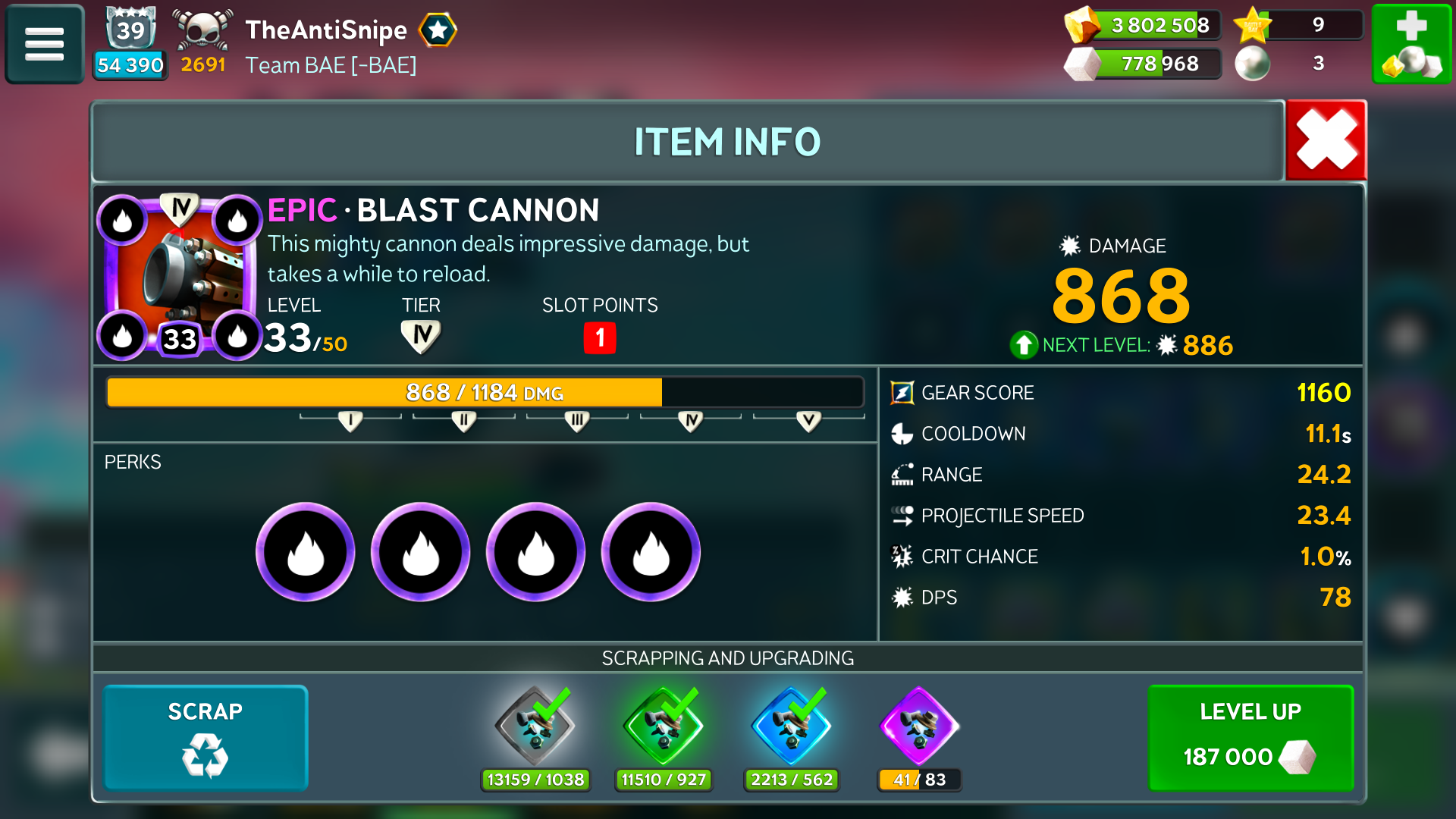Image resolution: width=1456 pixels, height=819 pixels.
Task: Open the hamburger main menu
Action: 45,44
